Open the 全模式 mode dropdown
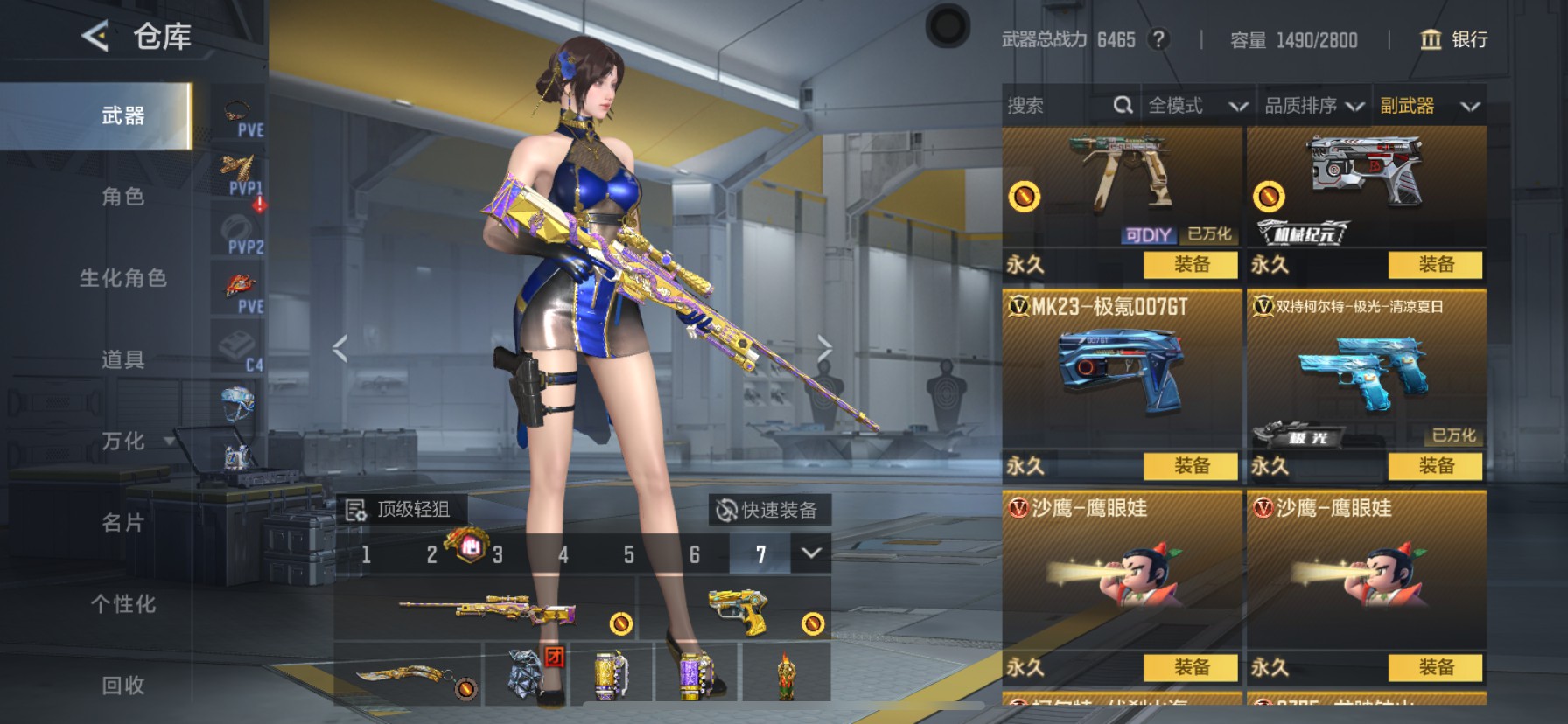This screenshot has width=1568, height=724. click(x=1196, y=106)
